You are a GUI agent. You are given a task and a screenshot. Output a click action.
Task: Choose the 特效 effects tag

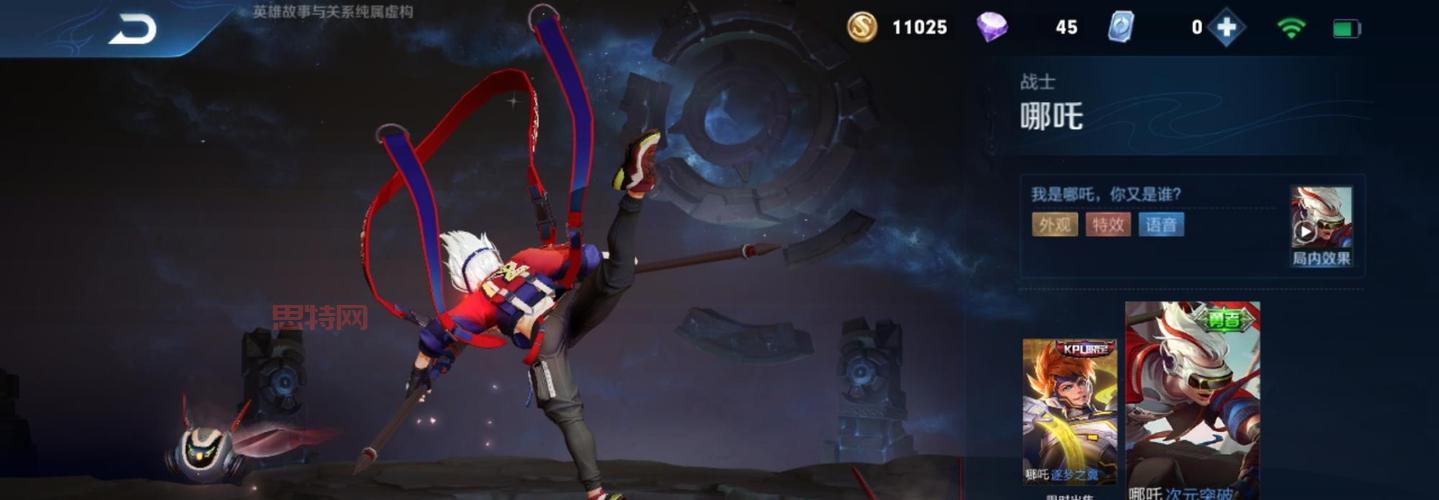pyautogui.click(x=1108, y=224)
